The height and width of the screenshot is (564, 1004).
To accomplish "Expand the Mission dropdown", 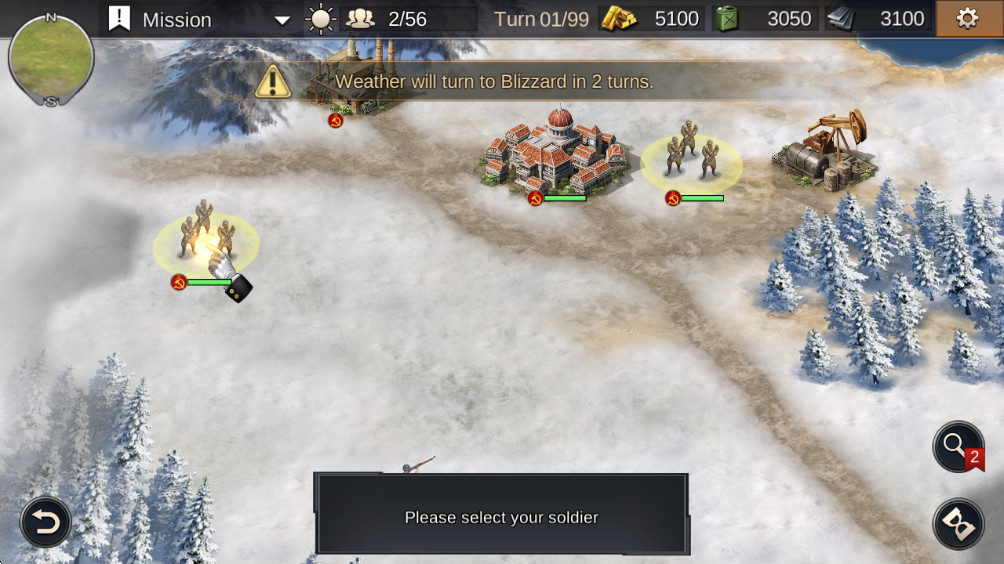I will coord(282,20).
